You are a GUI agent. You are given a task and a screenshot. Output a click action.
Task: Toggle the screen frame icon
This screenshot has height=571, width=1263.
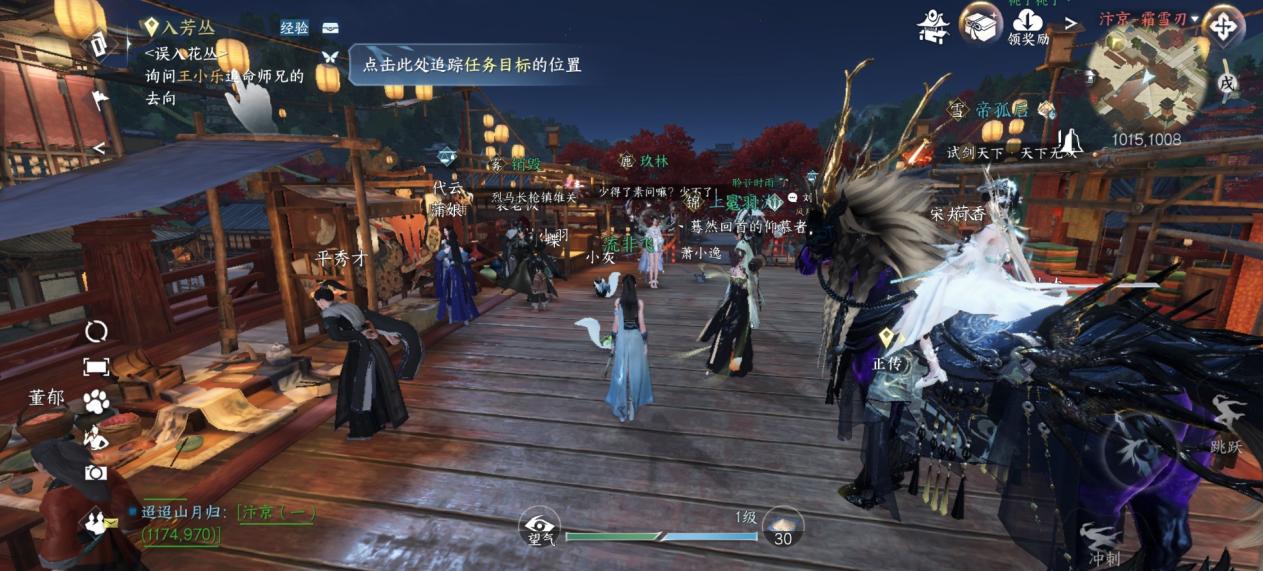pyautogui.click(x=96, y=367)
